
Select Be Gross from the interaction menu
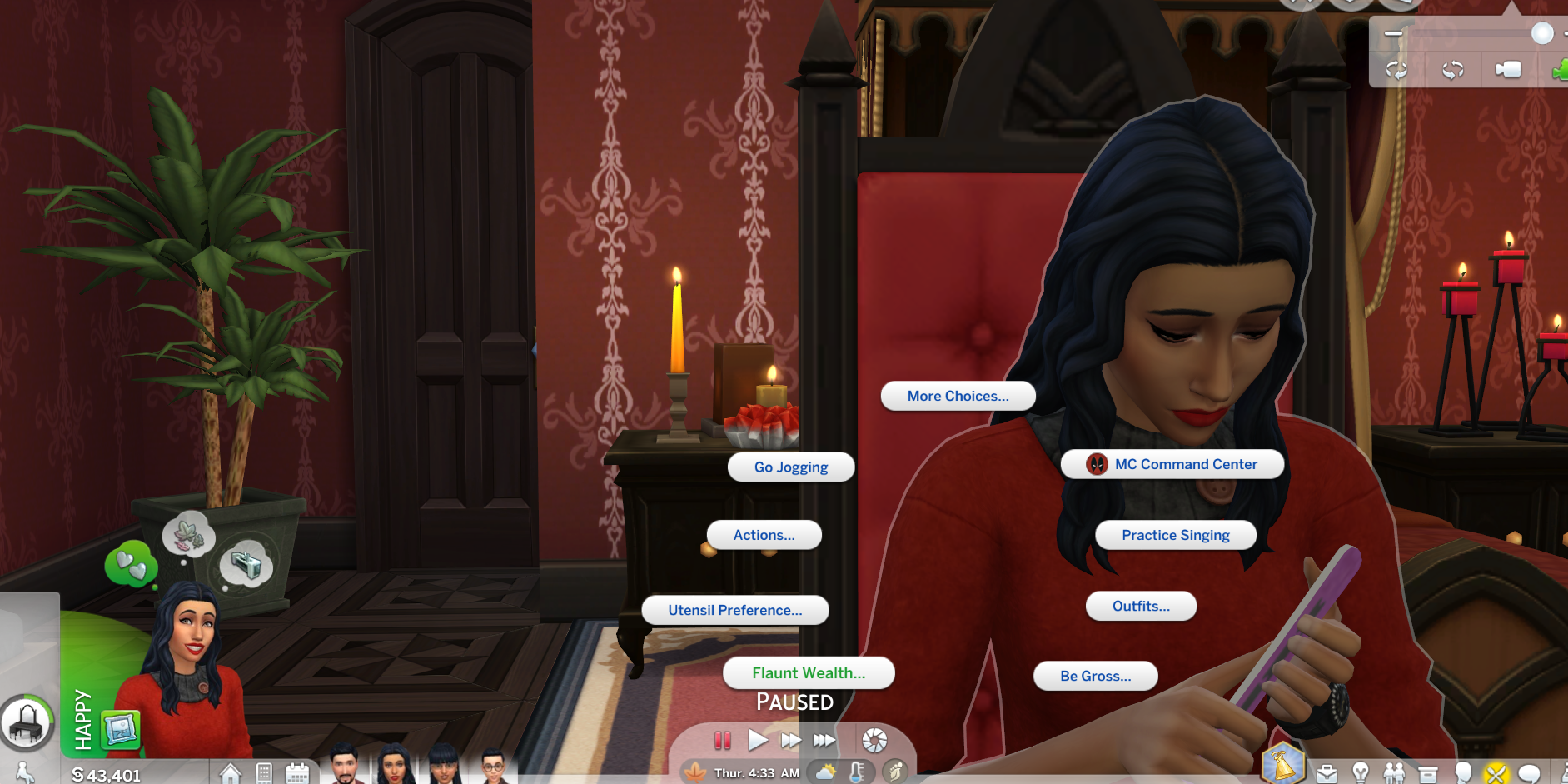tap(1095, 676)
